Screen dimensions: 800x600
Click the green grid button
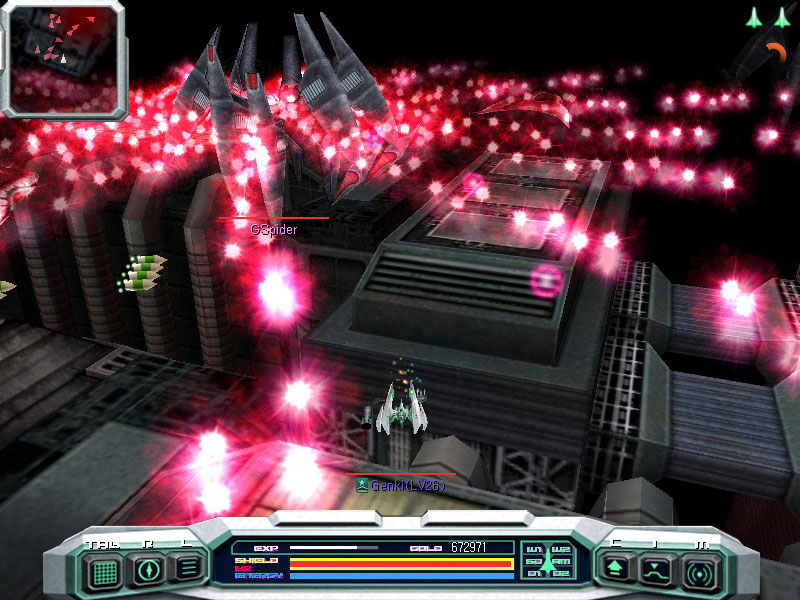103,570
